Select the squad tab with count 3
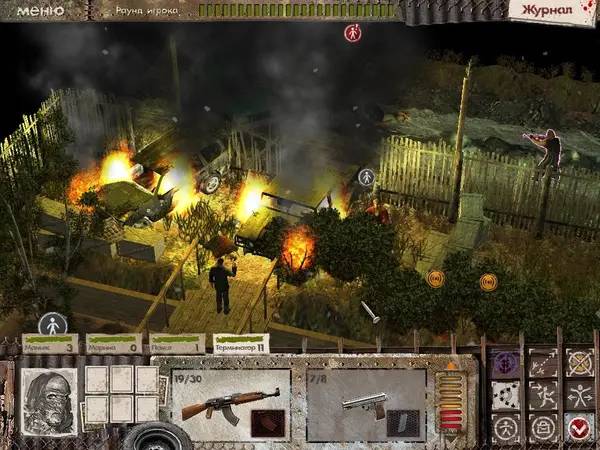This screenshot has height=450, width=600. click(x=50, y=344)
